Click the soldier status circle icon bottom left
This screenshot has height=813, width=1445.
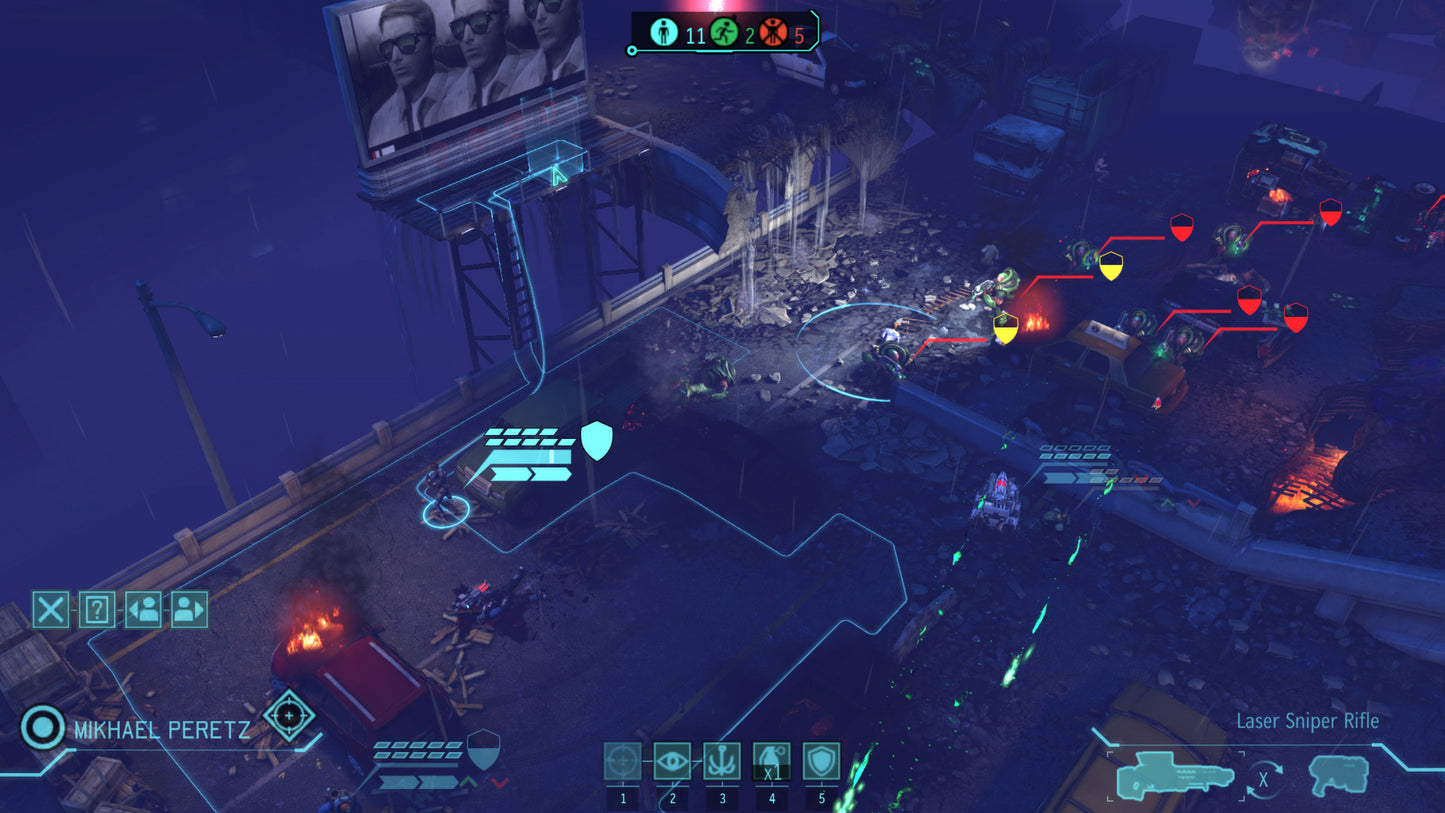coord(41,729)
